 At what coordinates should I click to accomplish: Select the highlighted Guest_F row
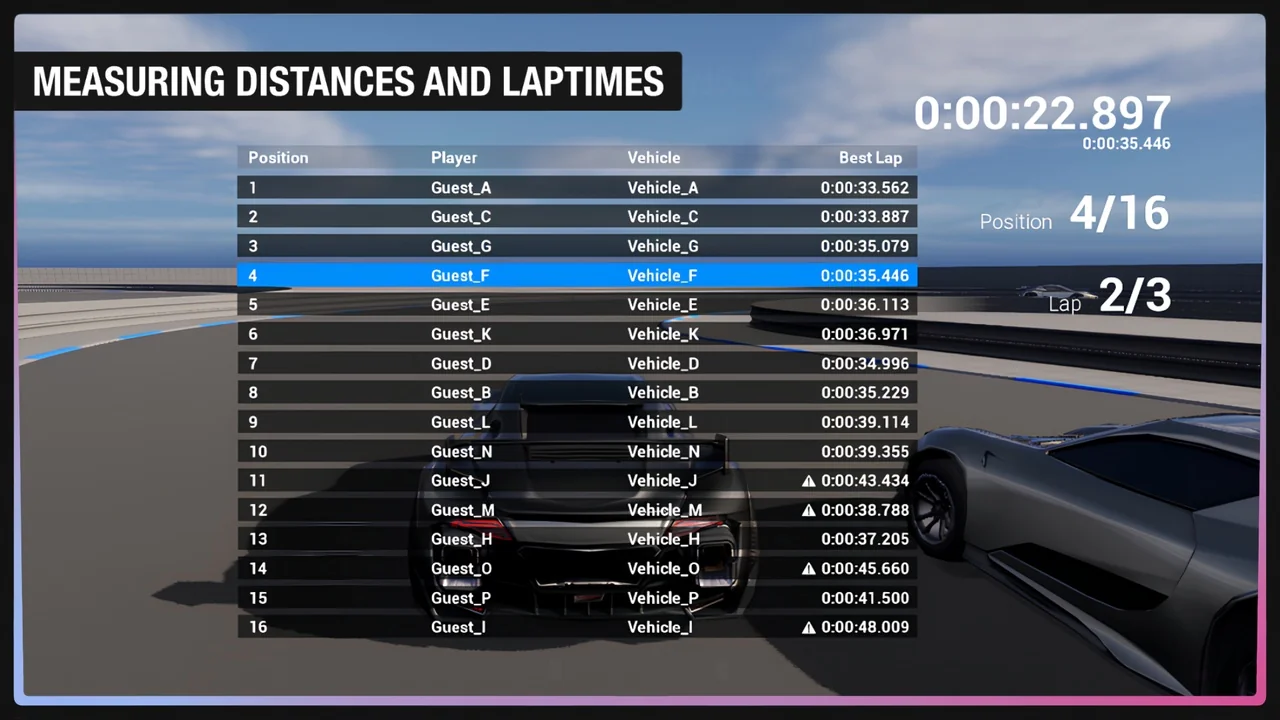click(577, 275)
